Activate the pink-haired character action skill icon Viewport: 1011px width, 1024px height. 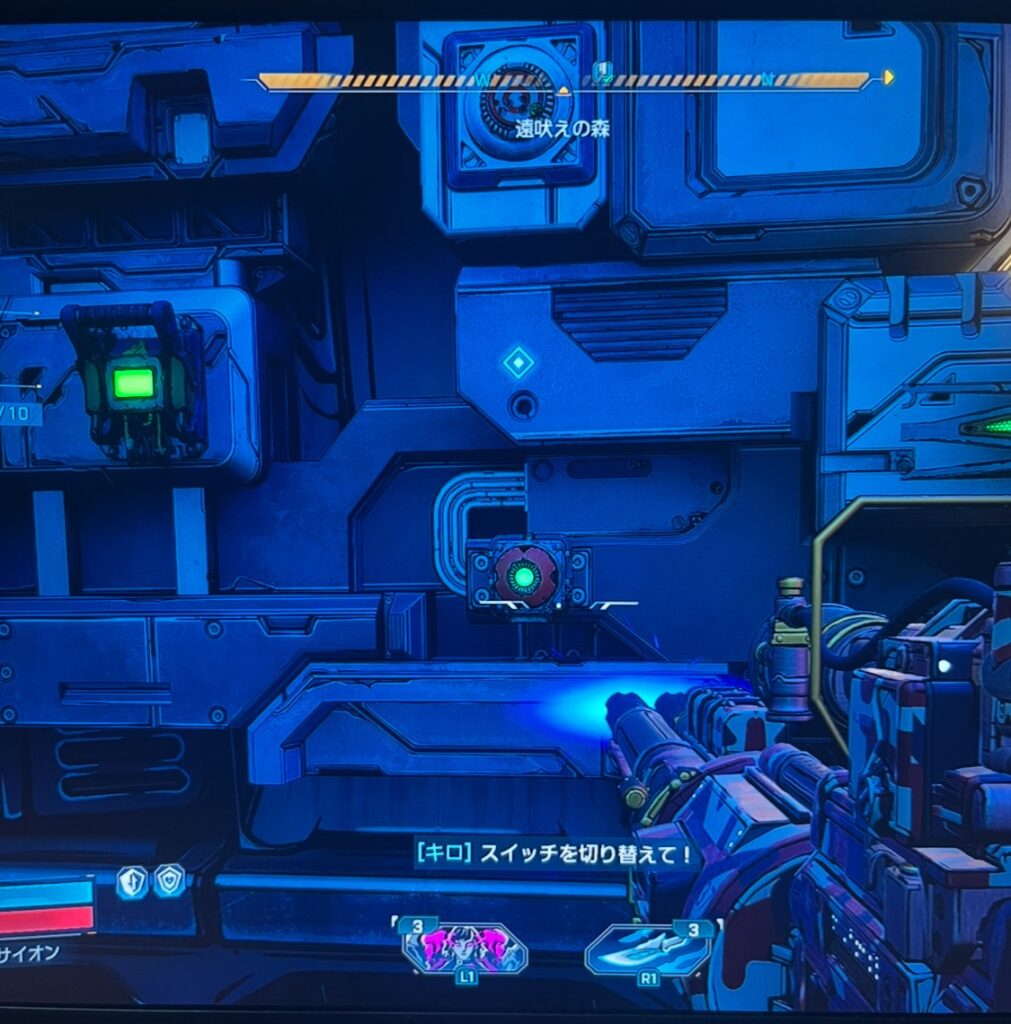(x=464, y=947)
